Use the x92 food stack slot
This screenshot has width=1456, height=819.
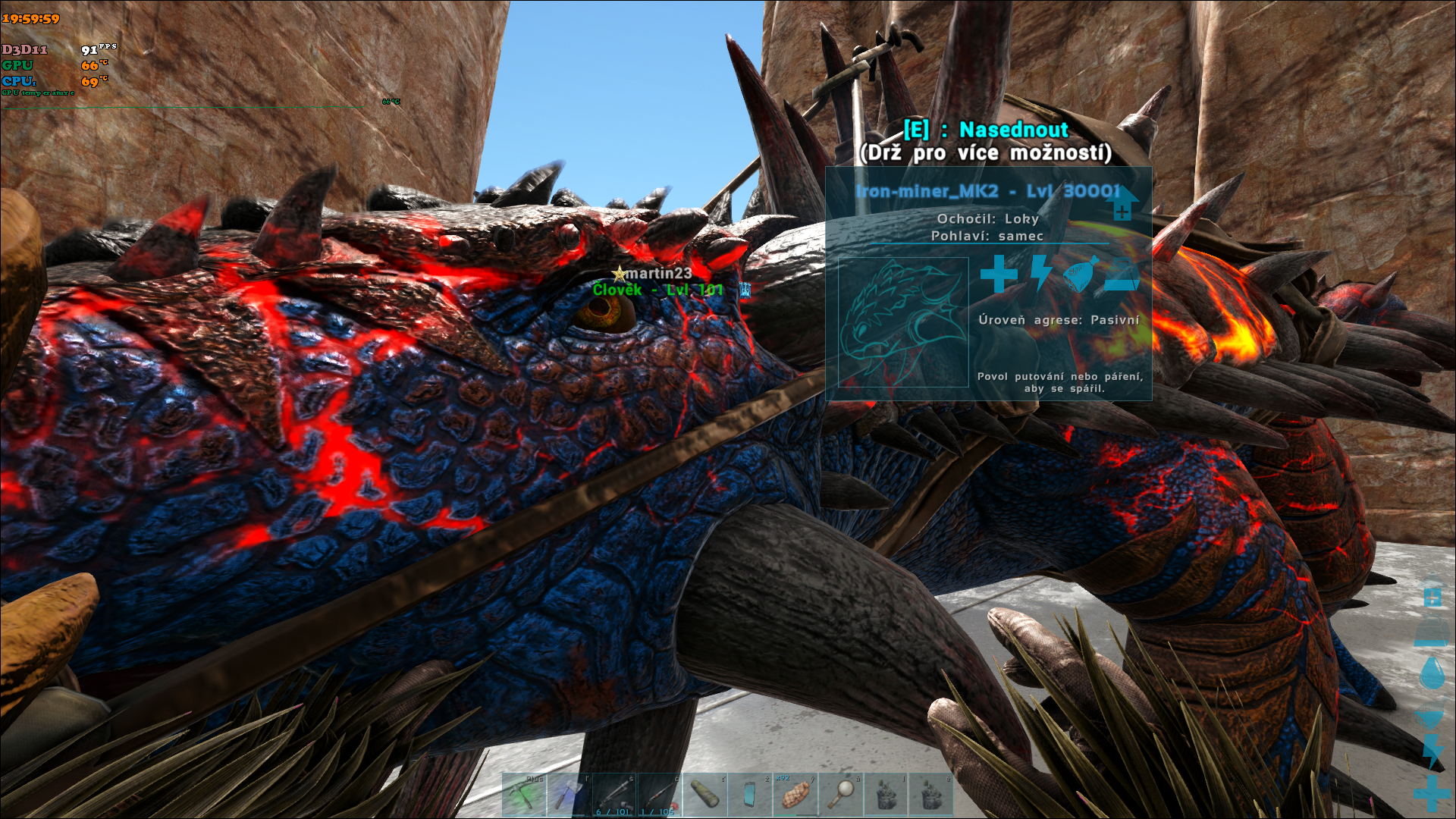[795, 795]
